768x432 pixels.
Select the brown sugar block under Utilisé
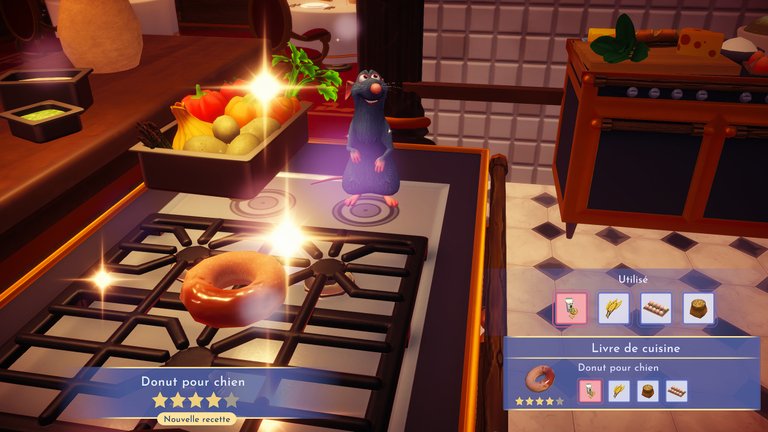click(699, 308)
